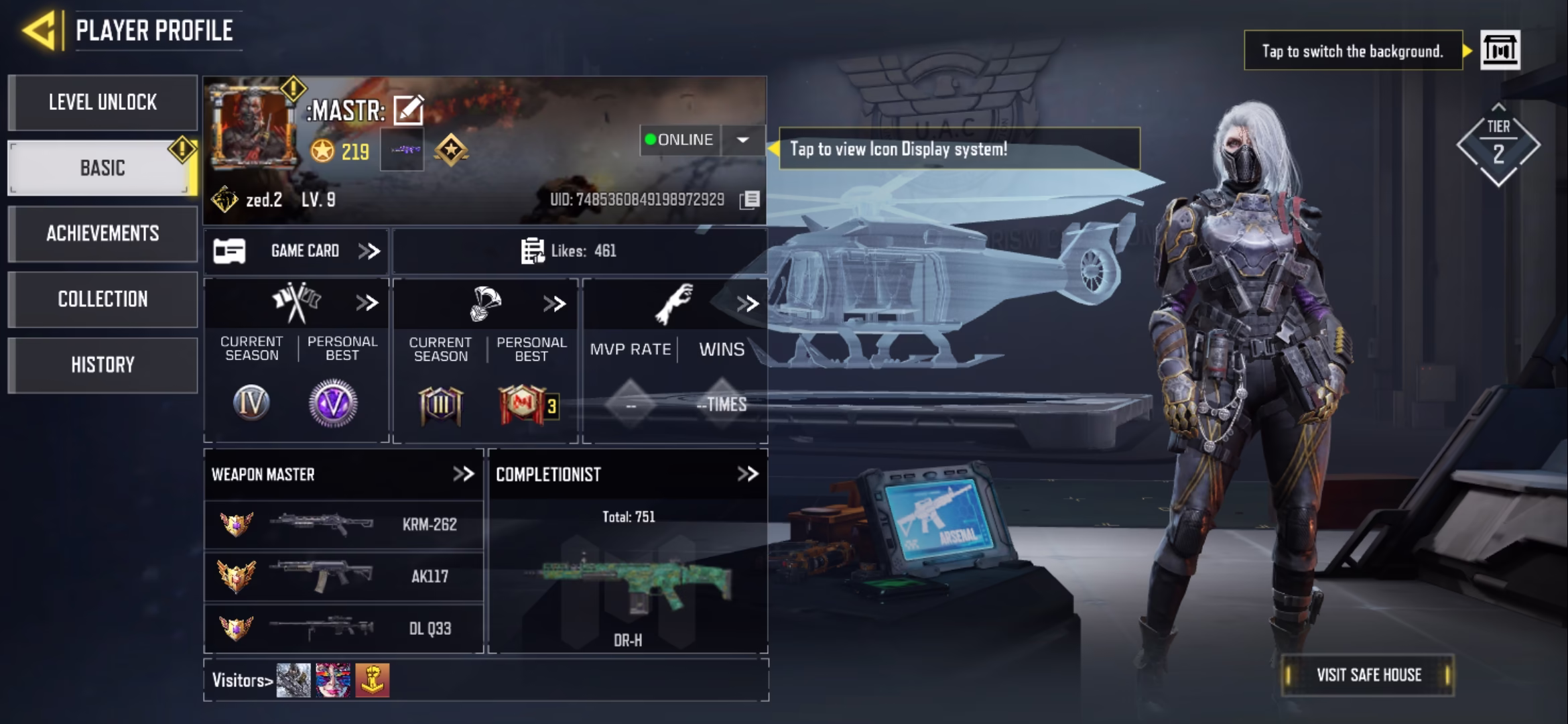This screenshot has height=724, width=1568.
Task: Expand the Online status dropdown
Action: (x=742, y=140)
